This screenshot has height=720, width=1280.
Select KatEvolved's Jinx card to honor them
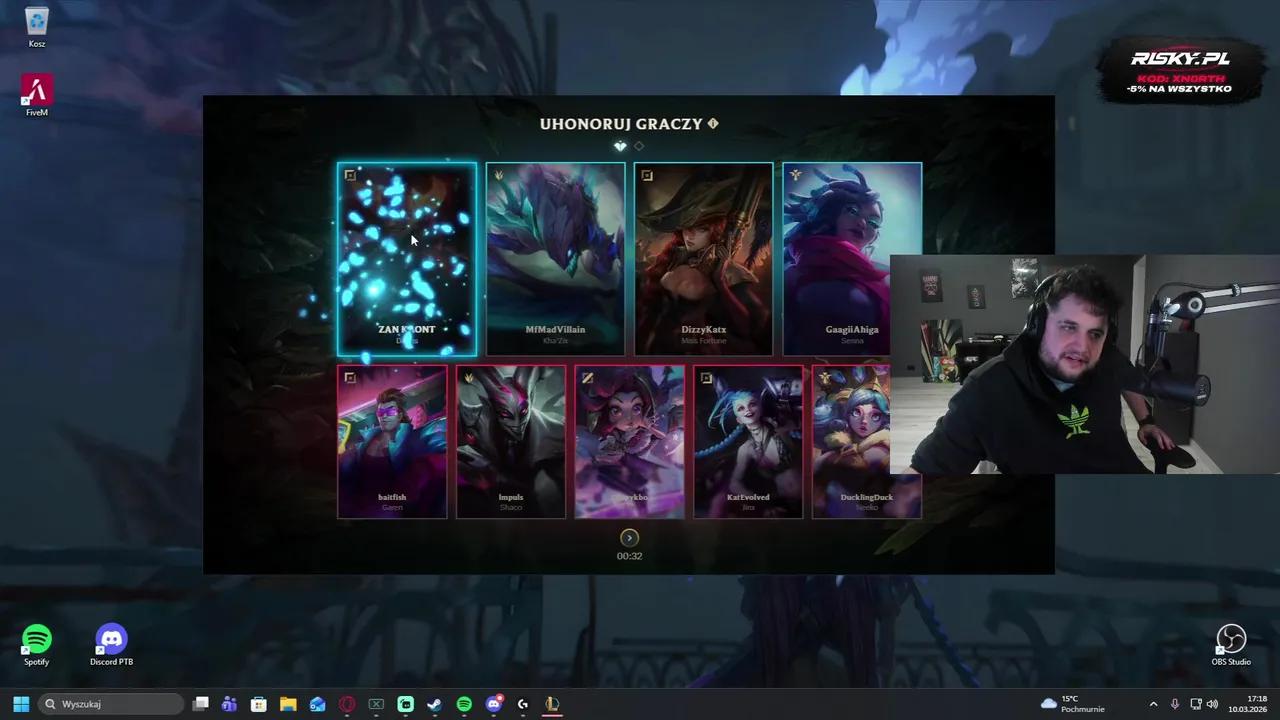[748, 442]
